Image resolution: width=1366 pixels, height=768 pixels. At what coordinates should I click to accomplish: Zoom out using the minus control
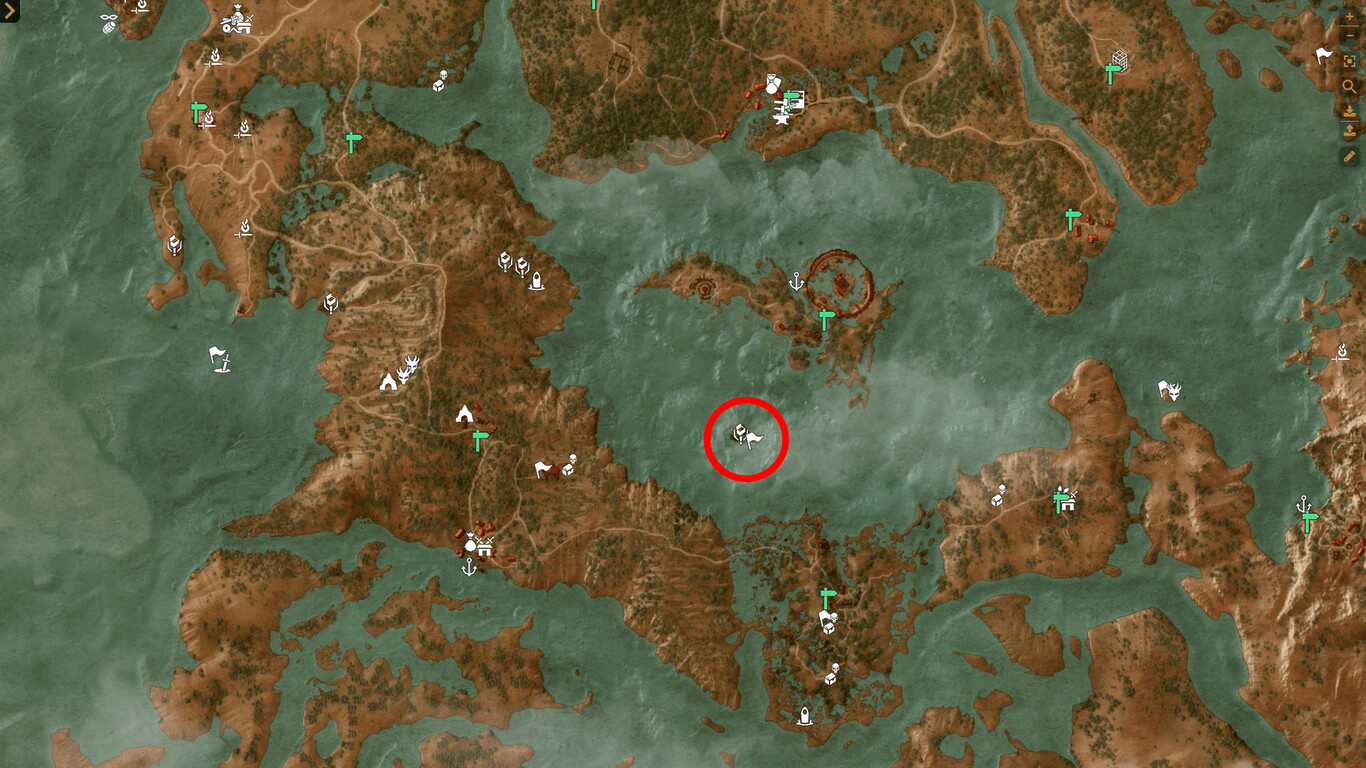coord(1349,33)
